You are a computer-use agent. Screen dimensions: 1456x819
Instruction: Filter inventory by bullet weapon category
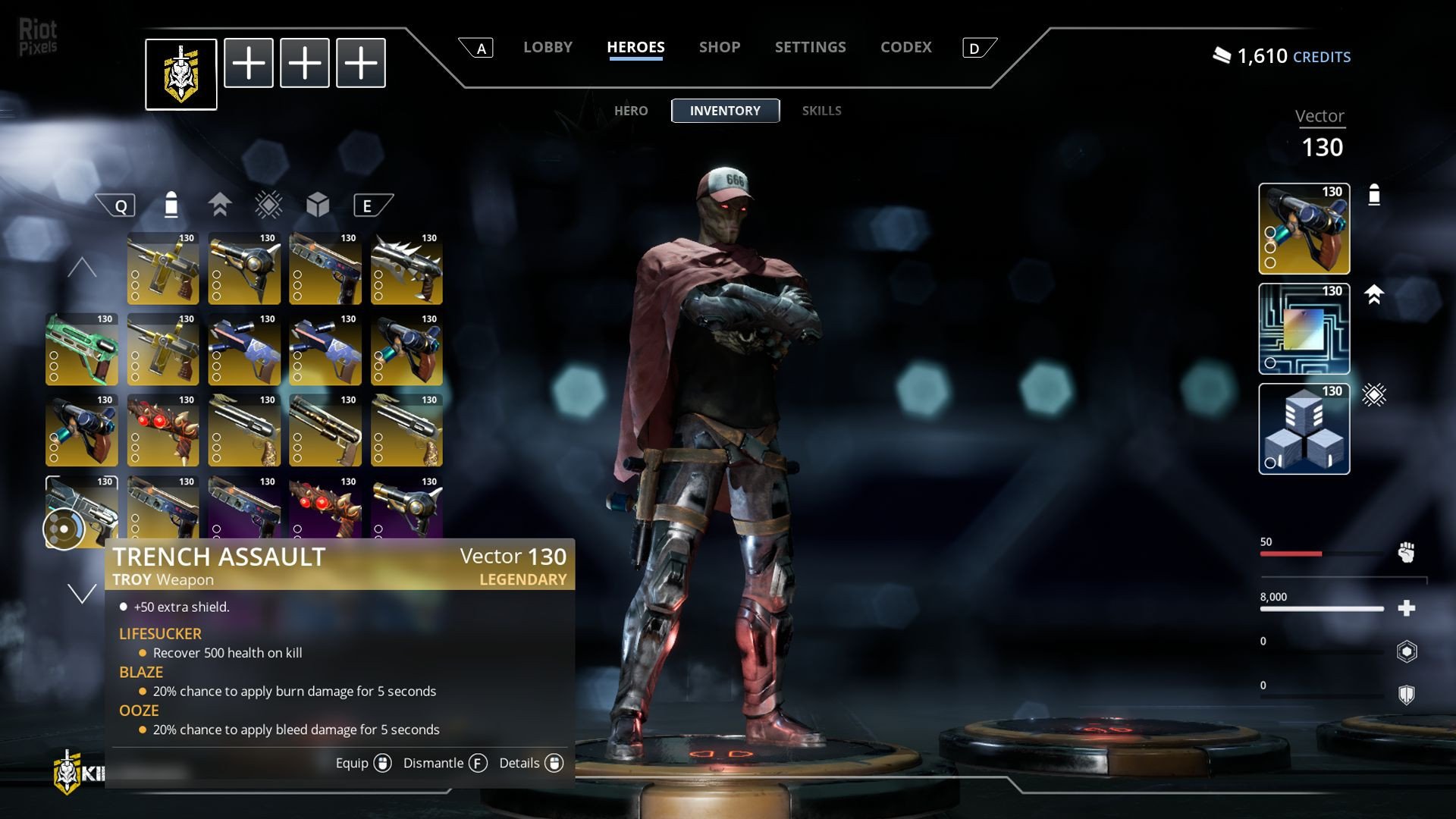pyautogui.click(x=171, y=205)
